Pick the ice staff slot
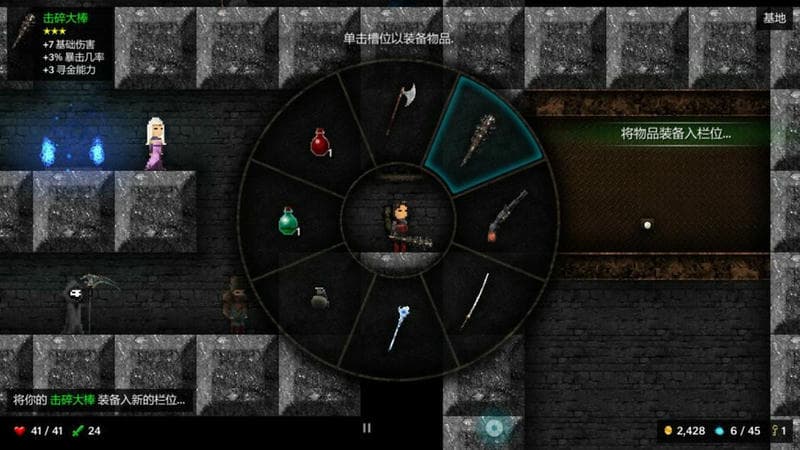Image resolution: width=800 pixels, height=450 pixels. click(x=399, y=327)
